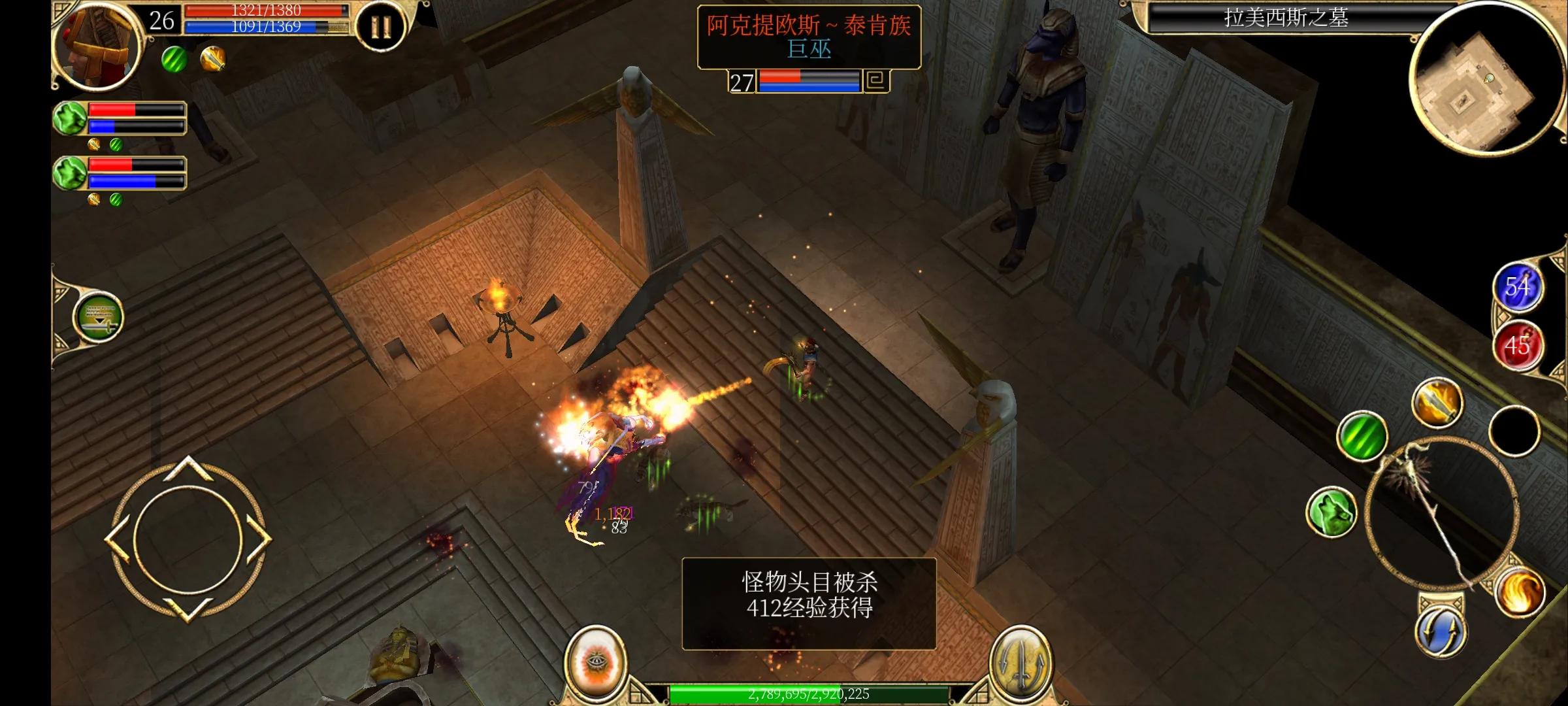Drink a blue mana potion
1568x706 pixels.
pyautogui.click(x=1519, y=286)
